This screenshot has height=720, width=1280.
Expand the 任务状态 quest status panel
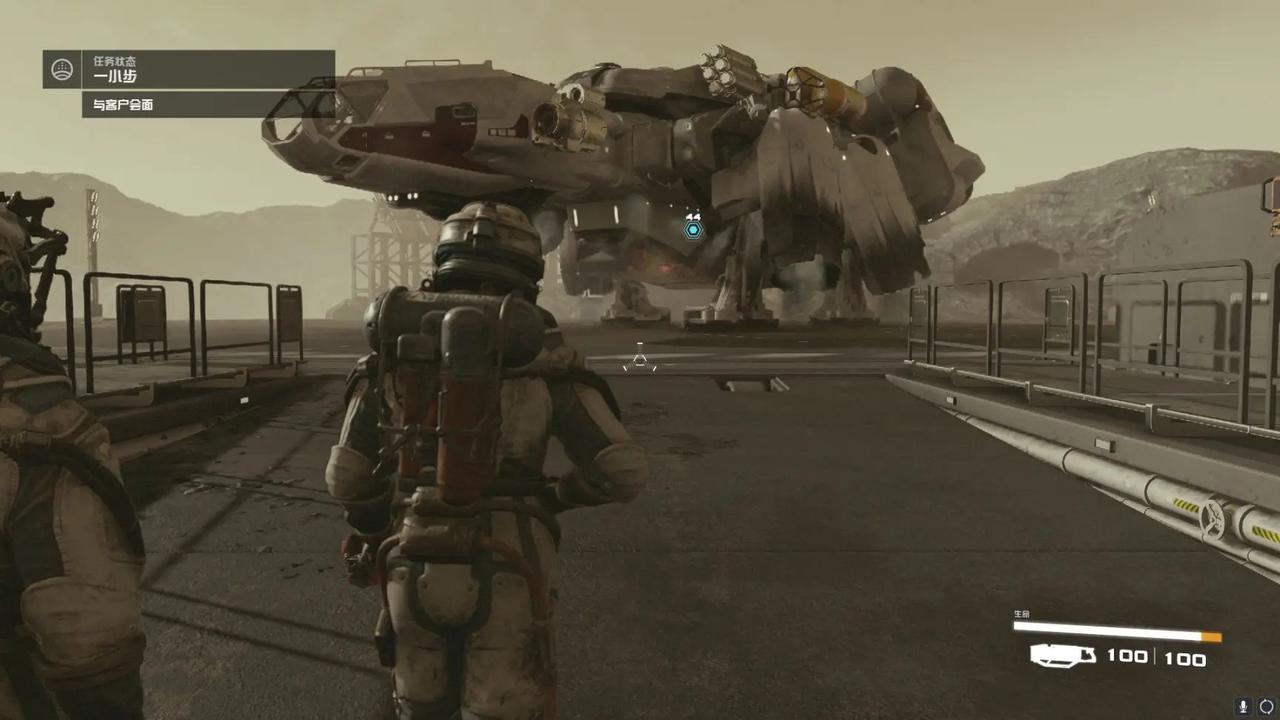113,62
